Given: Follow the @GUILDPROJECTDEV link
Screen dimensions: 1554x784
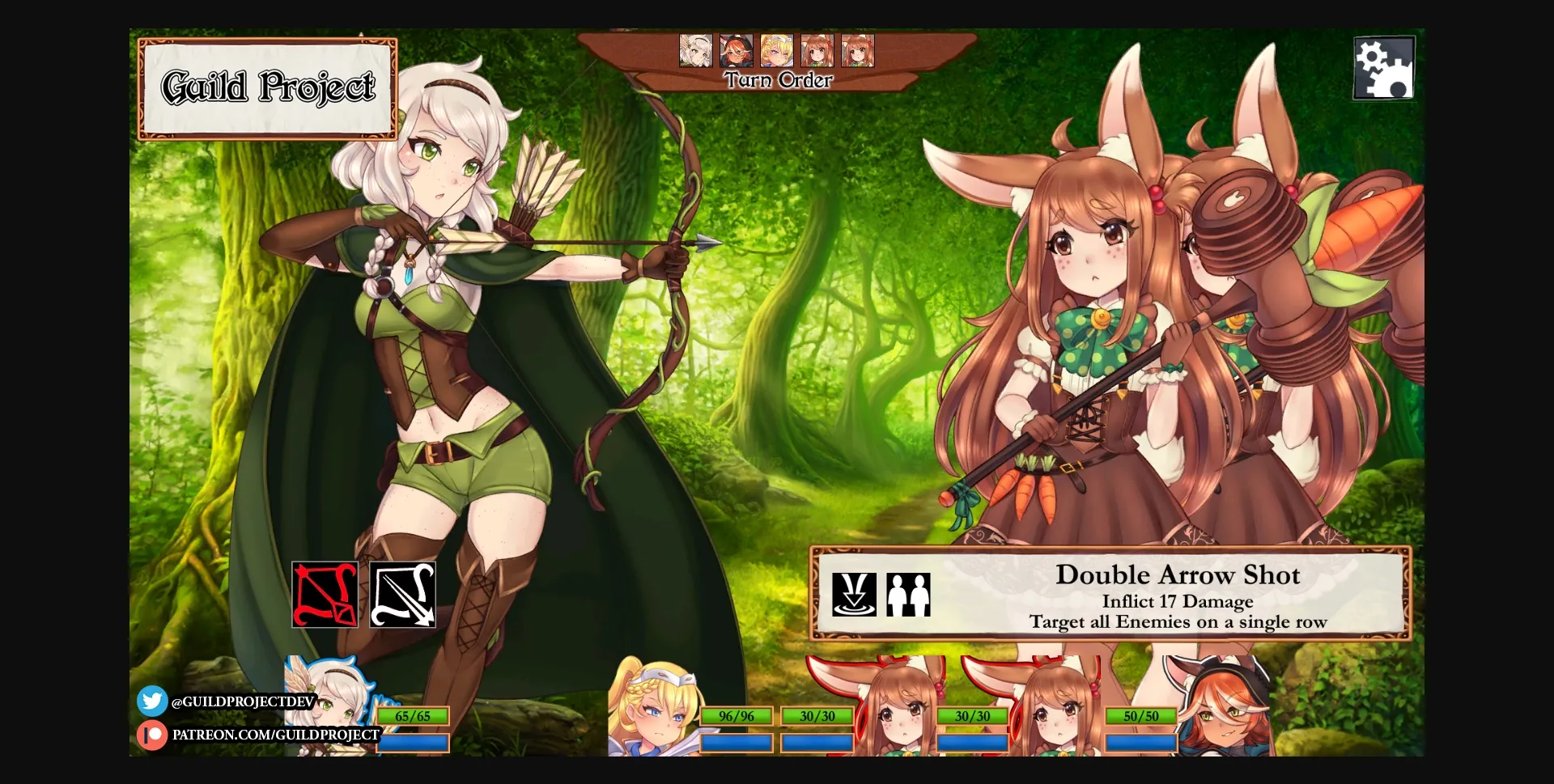Looking at the screenshot, I should coord(243,701).
